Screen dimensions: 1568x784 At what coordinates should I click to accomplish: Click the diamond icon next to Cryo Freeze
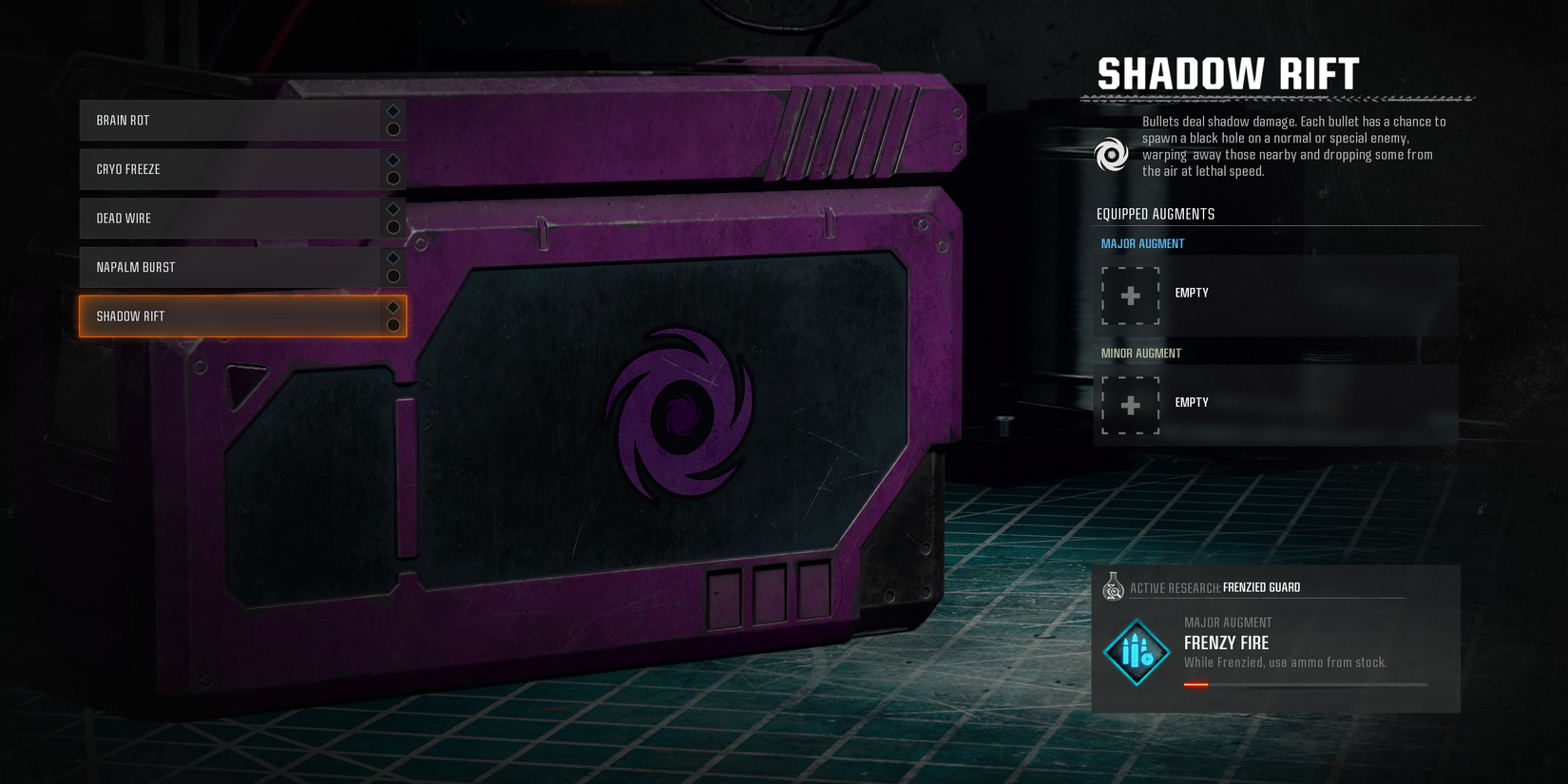point(392,159)
